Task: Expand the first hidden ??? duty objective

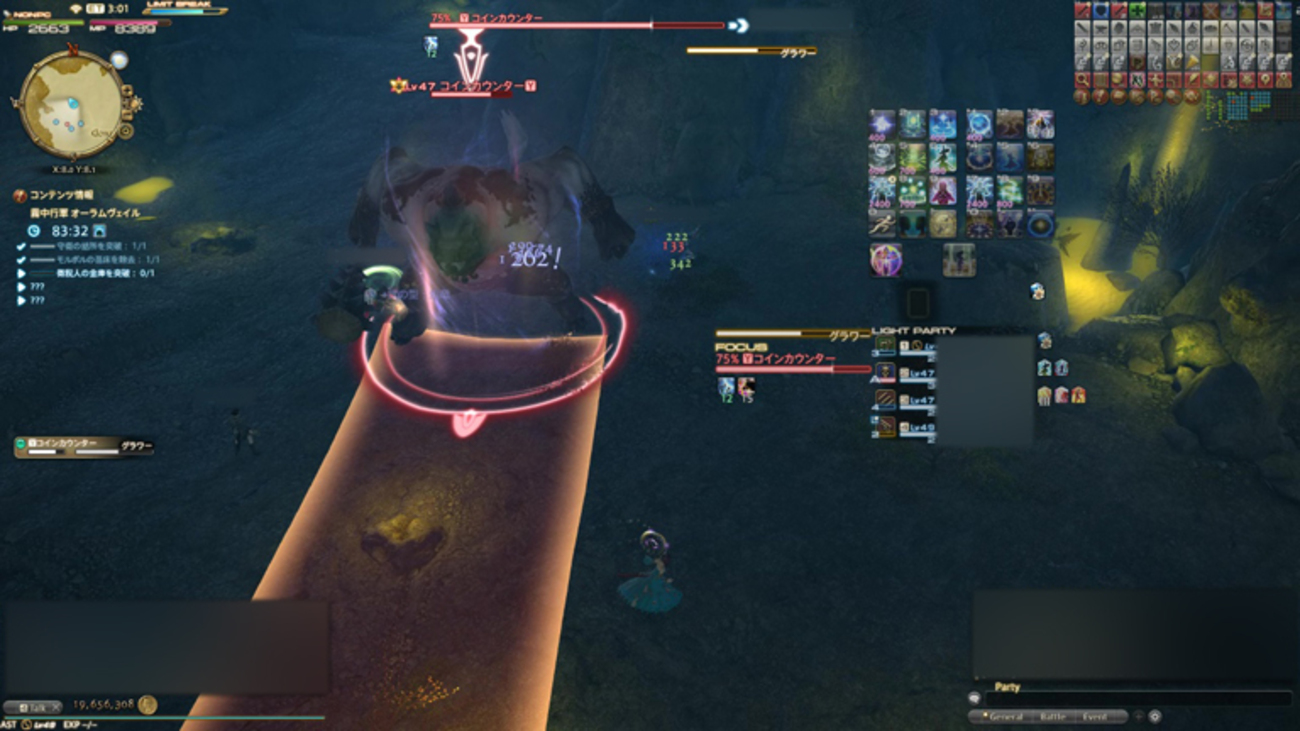Action: (20, 287)
